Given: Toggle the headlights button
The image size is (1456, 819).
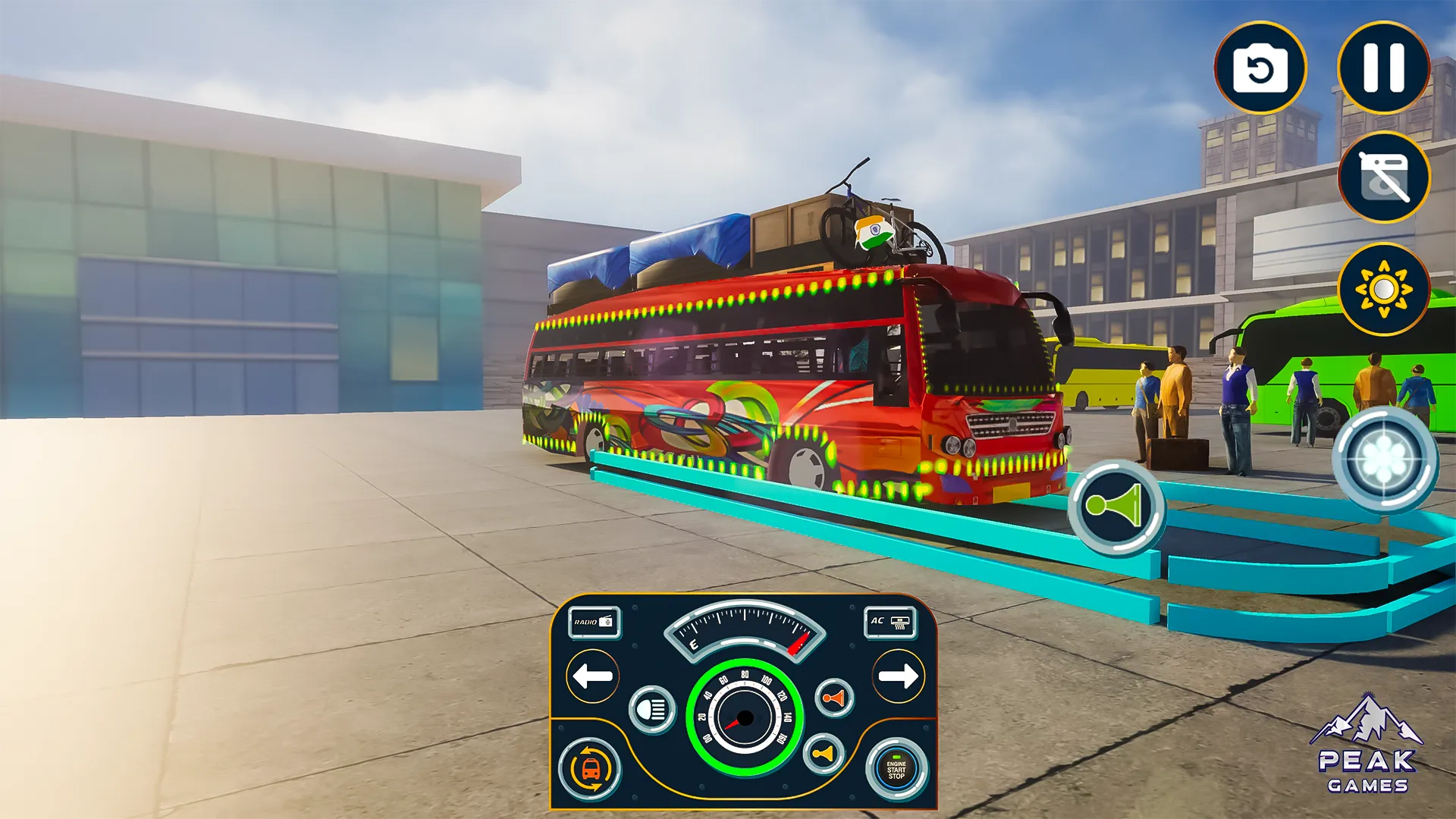Looking at the screenshot, I should pyautogui.click(x=652, y=710).
